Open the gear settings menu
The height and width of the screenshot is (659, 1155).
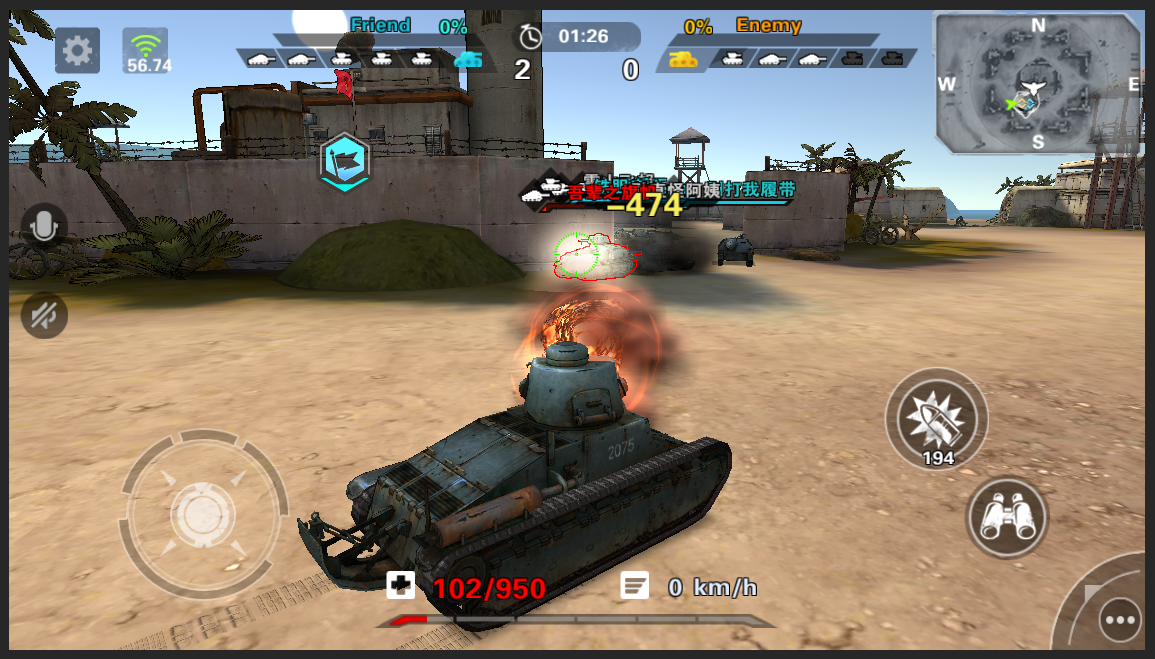click(x=77, y=49)
